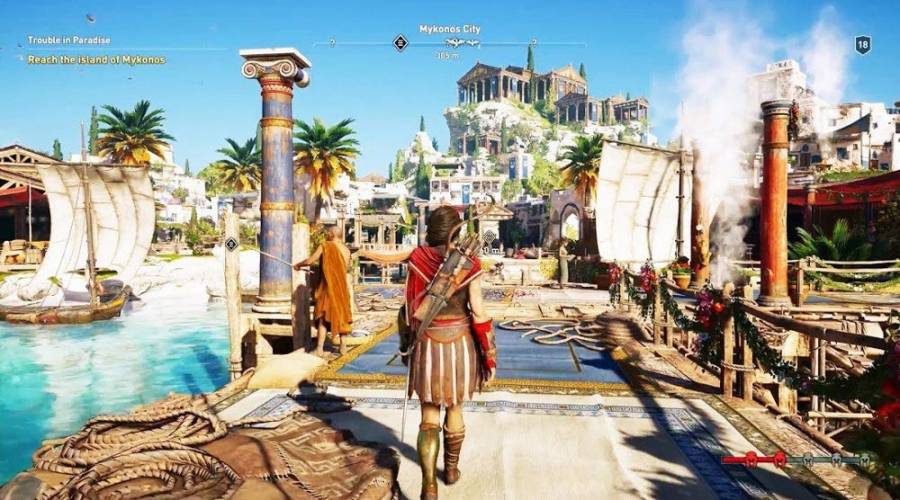The width and height of the screenshot is (900, 500).
Task: Select the diamond waypoint marker beside the blue column
Action: tap(231, 244)
